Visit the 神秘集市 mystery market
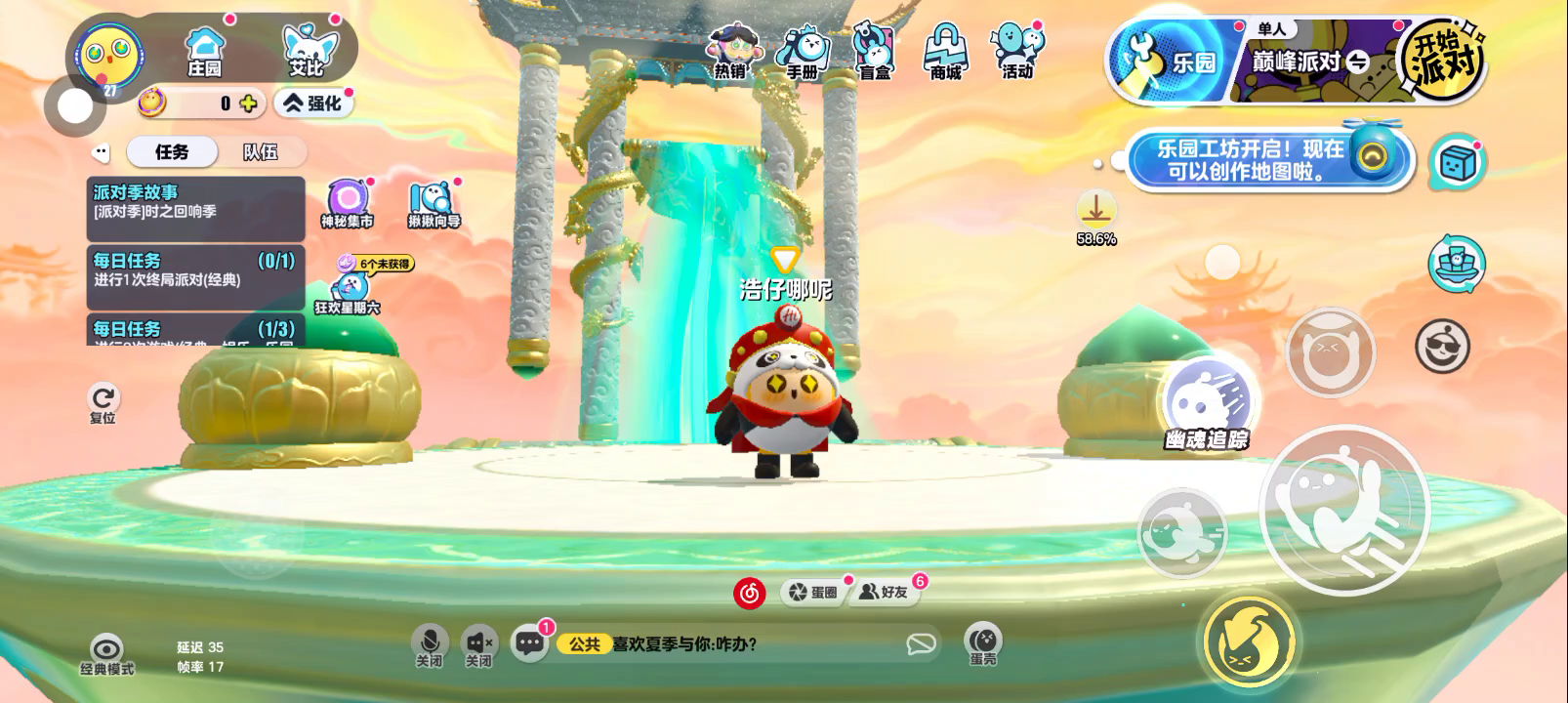 coord(347,203)
